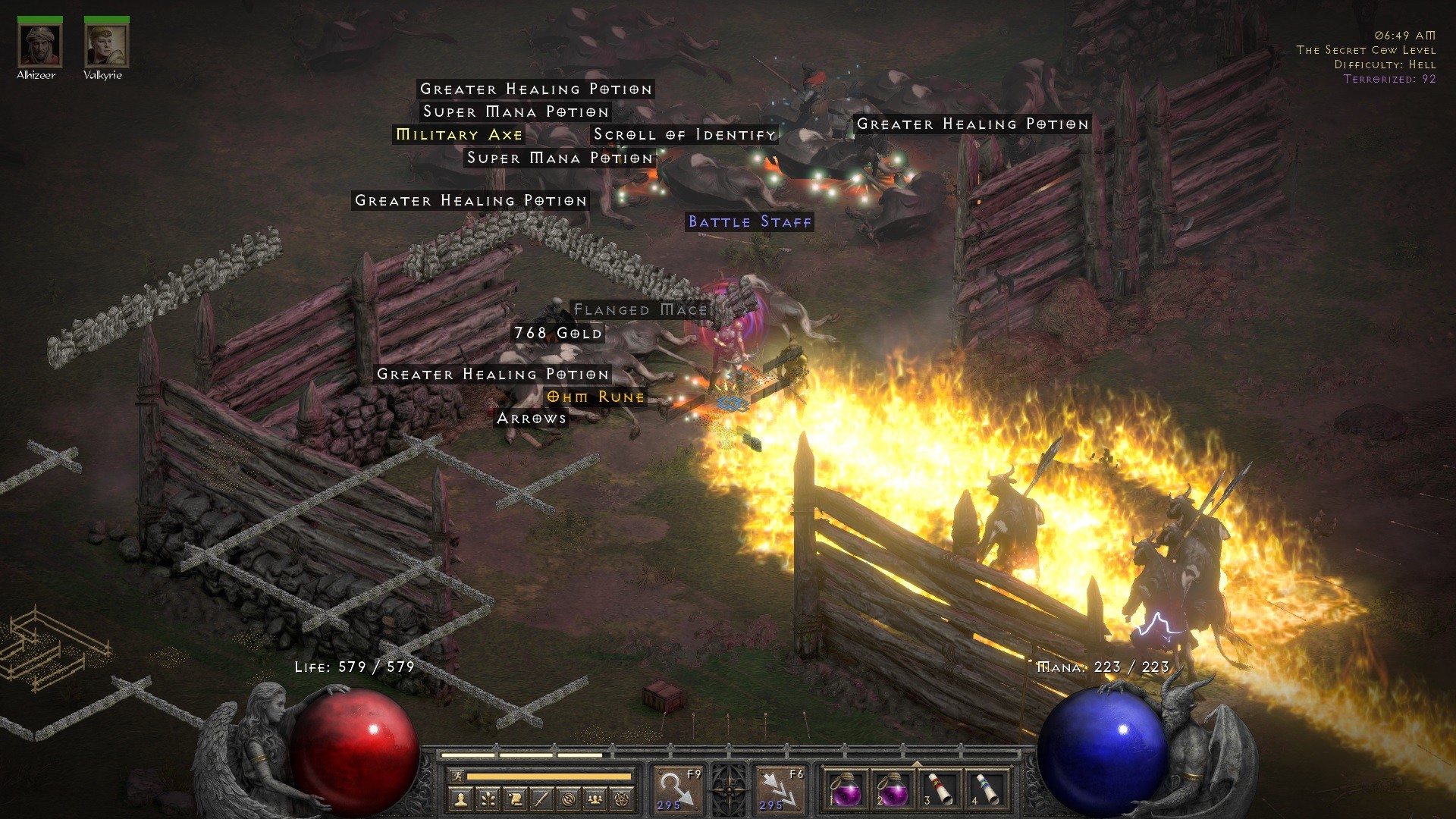This screenshot has height=819, width=1456.
Task: Open the game menu pentagram icon
Action: tap(623, 799)
